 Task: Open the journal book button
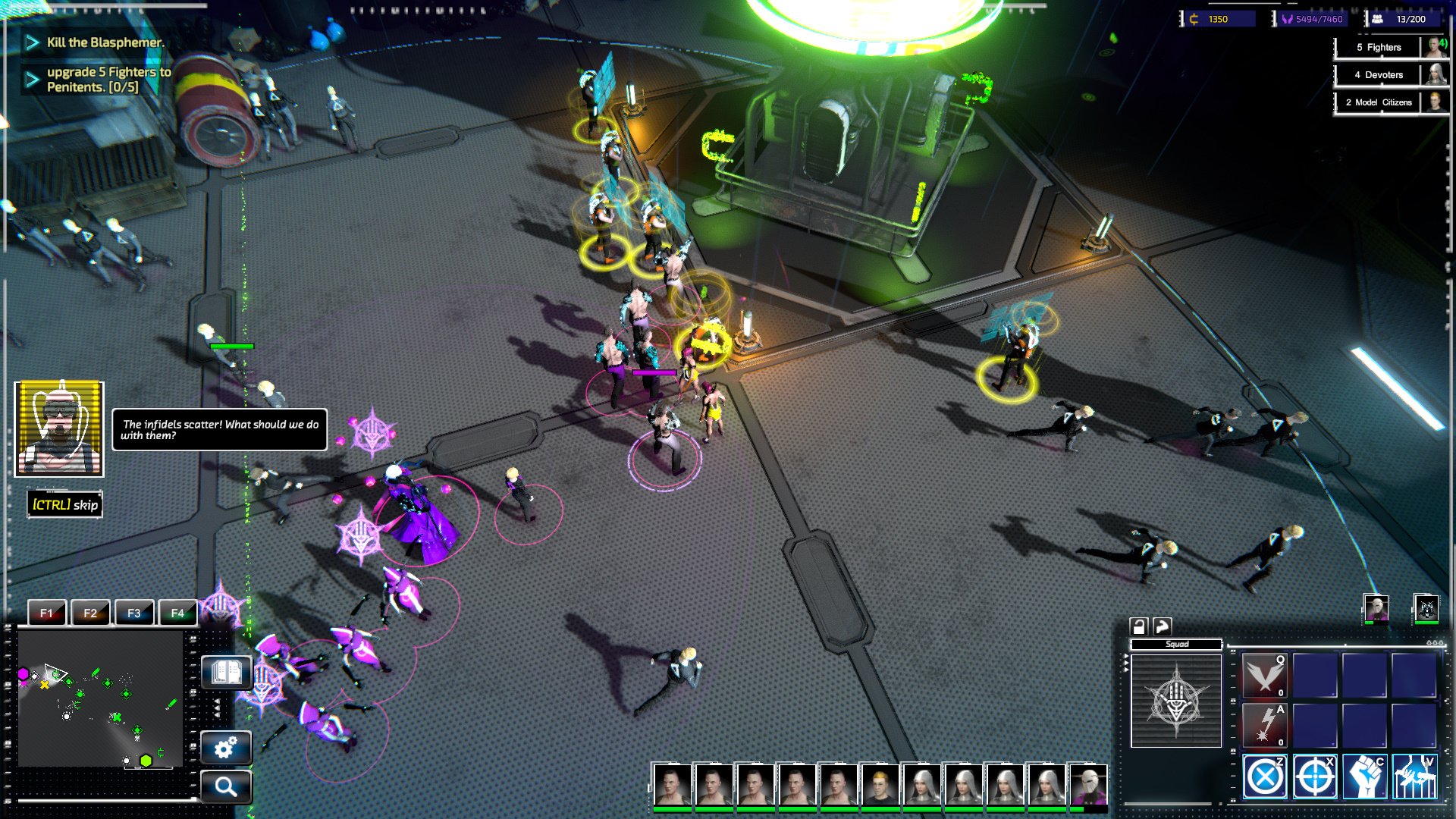[226, 672]
